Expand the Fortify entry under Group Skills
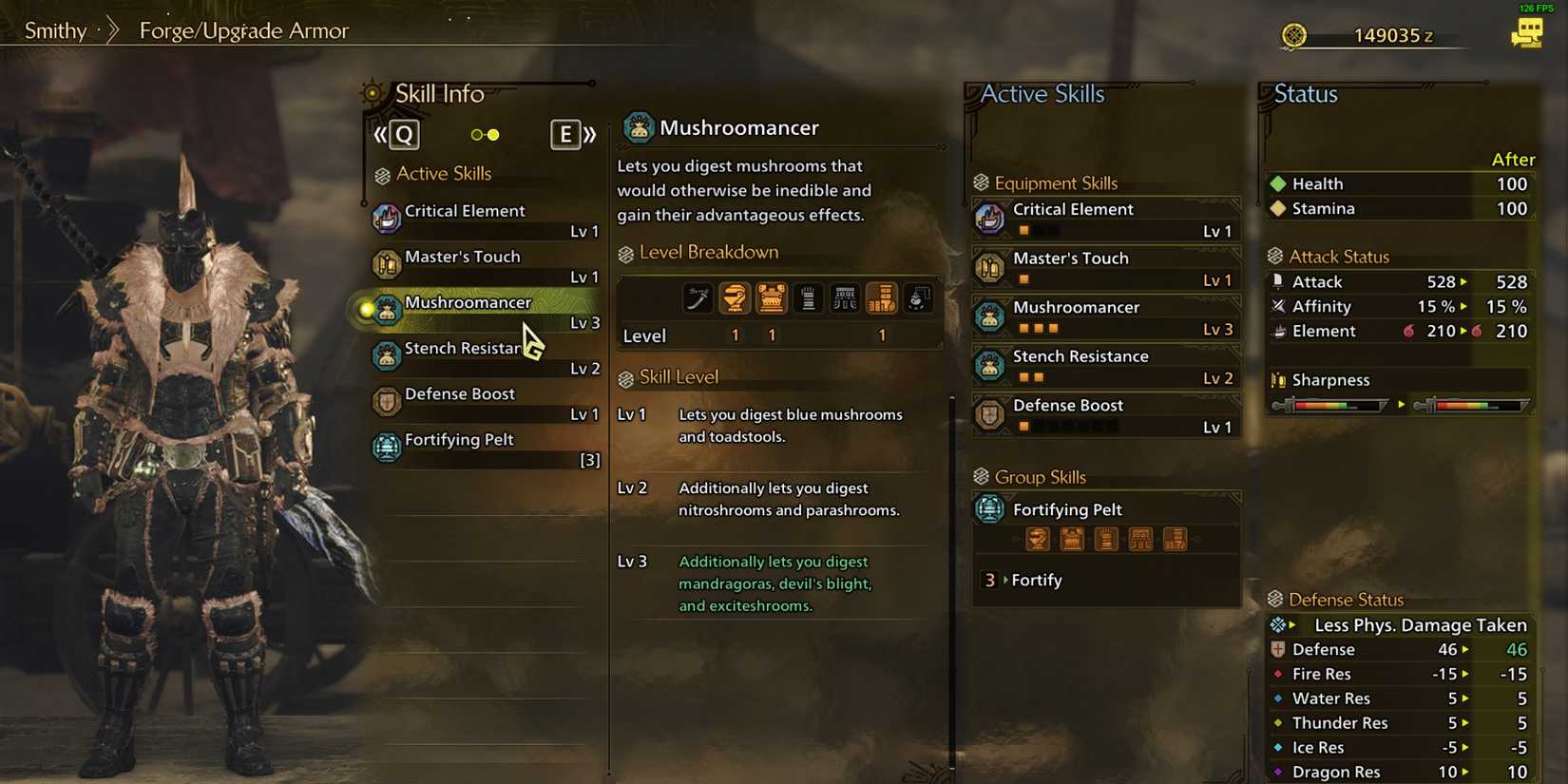1568x784 pixels. pos(1036,580)
